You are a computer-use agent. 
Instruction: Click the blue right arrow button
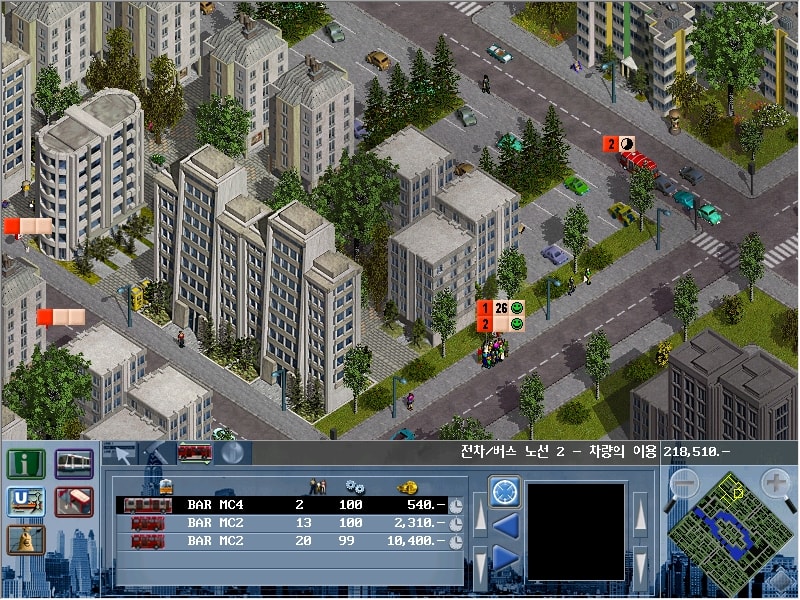pos(505,557)
